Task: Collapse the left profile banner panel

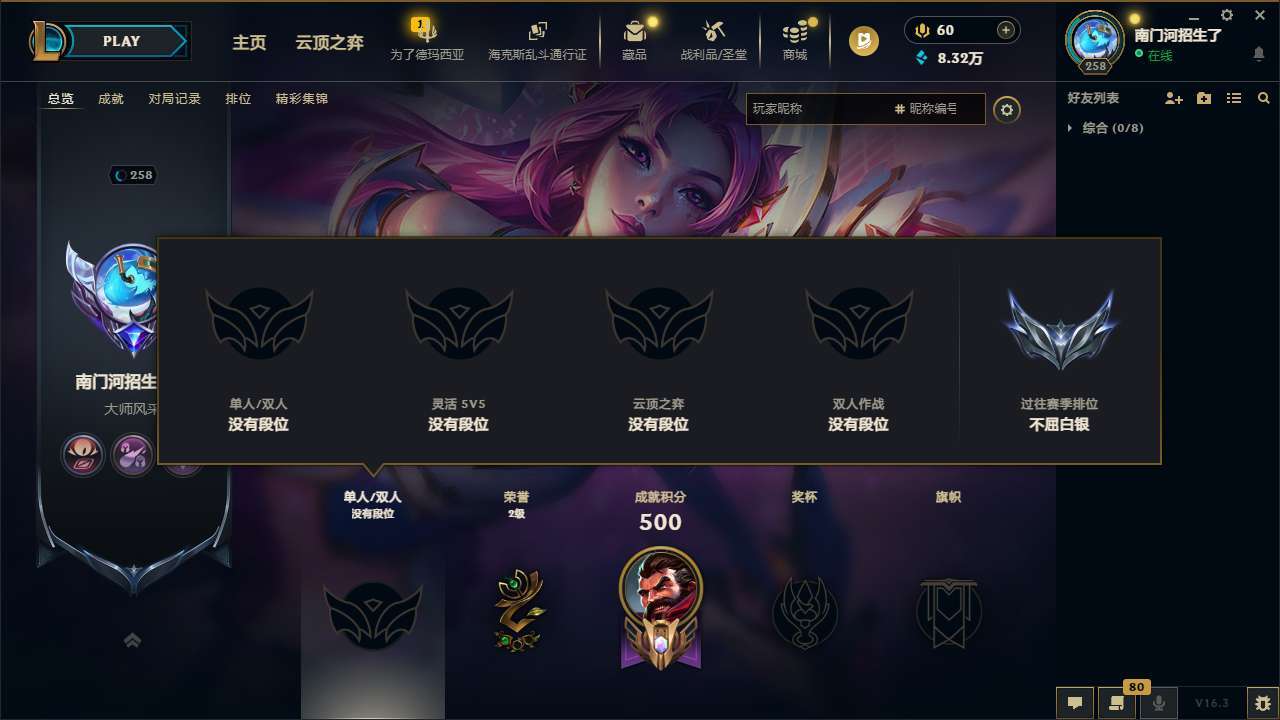Action: (x=133, y=641)
